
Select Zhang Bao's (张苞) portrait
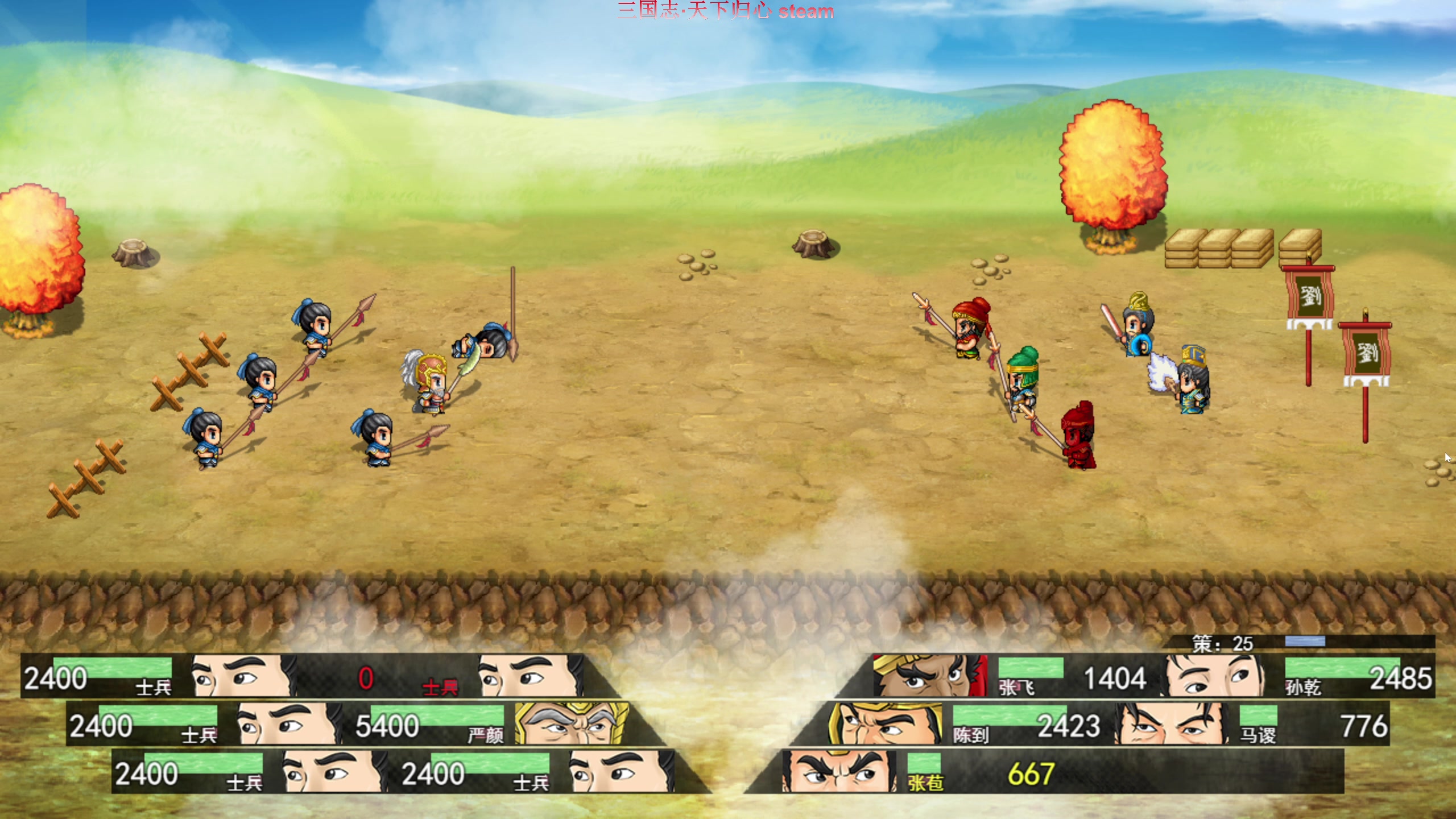[x=839, y=772]
